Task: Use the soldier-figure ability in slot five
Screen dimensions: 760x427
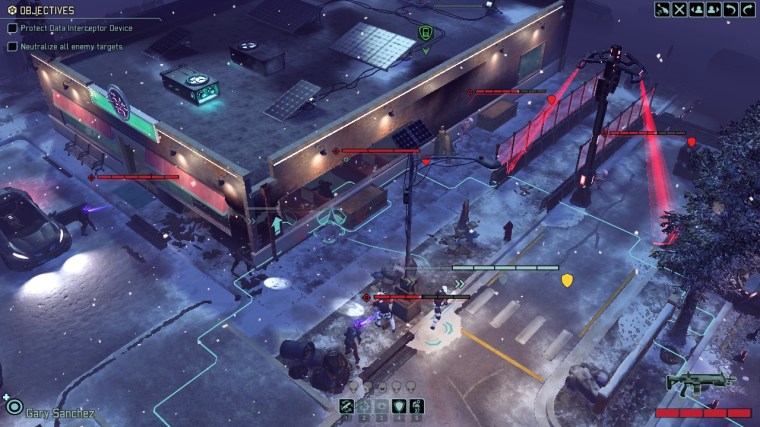Action: tap(417, 406)
